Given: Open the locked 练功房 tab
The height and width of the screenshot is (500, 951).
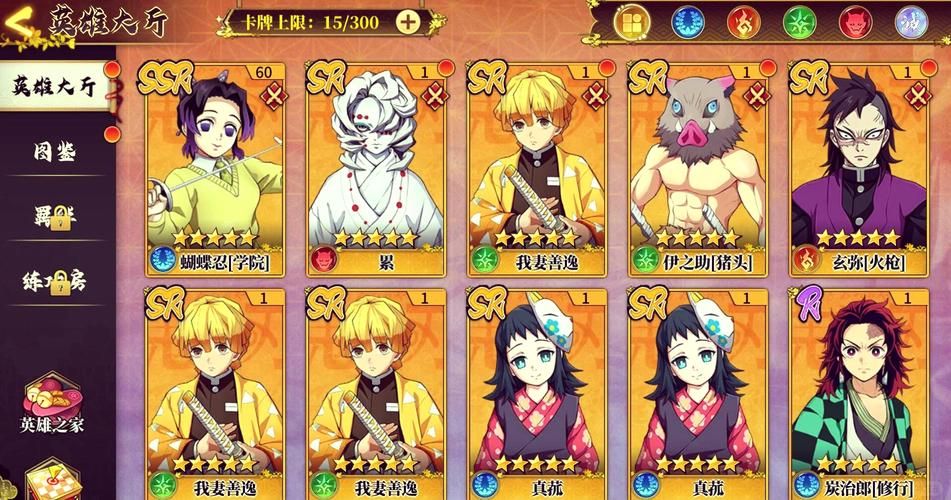Looking at the screenshot, I should (x=55, y=282).
